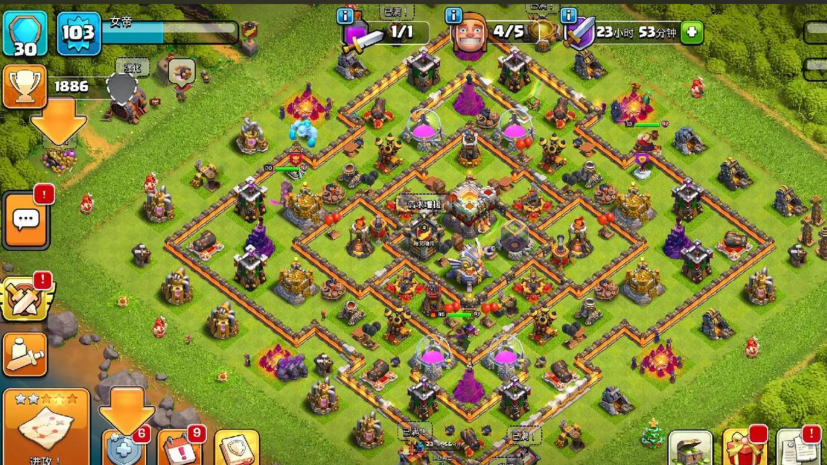This screenshot has height=465, width=827.
Task: Open the shop anvil button
Action: pyautogui.click(x=689, y=448)
